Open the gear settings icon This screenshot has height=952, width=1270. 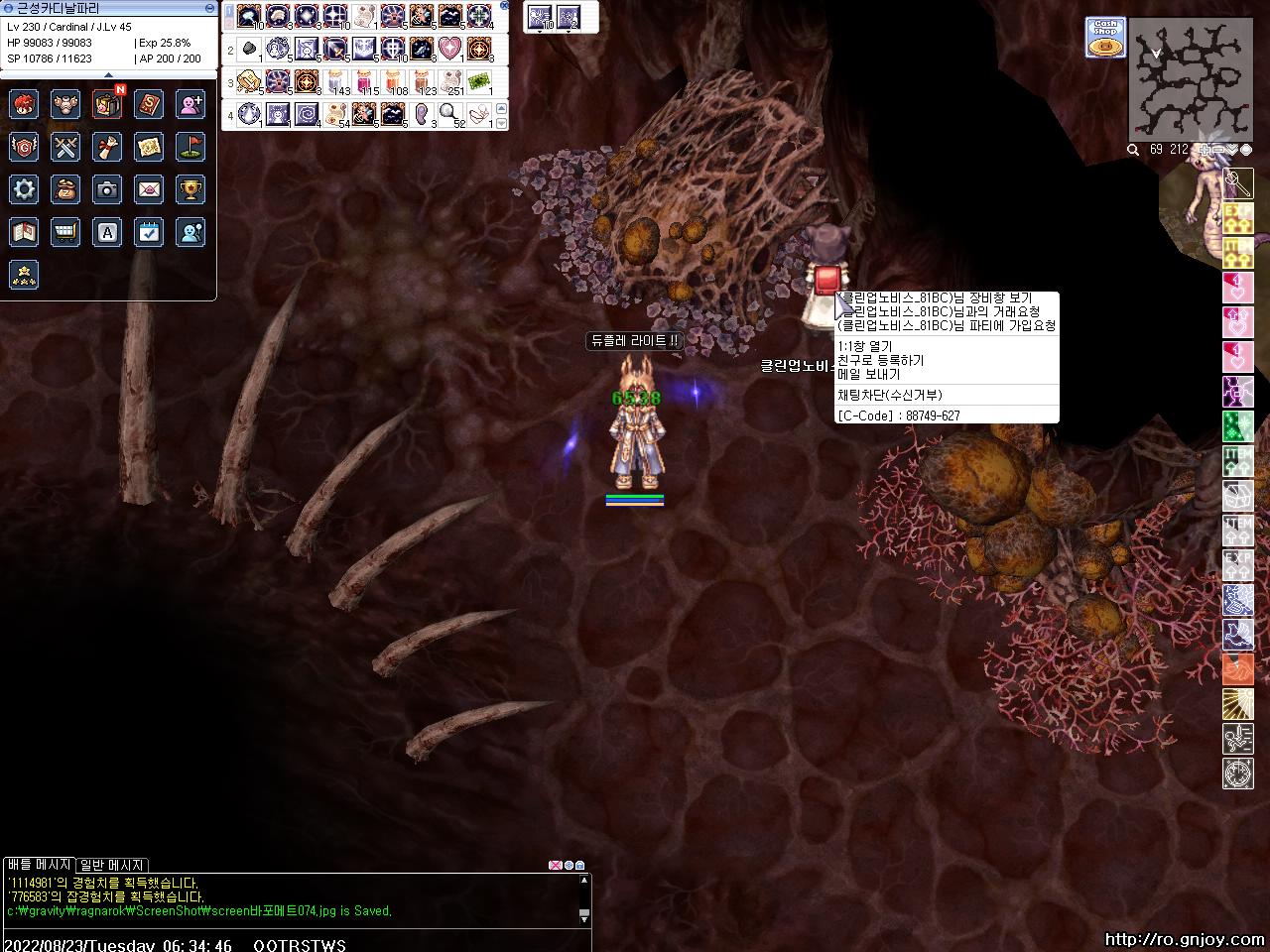click(x=24, y=188)
